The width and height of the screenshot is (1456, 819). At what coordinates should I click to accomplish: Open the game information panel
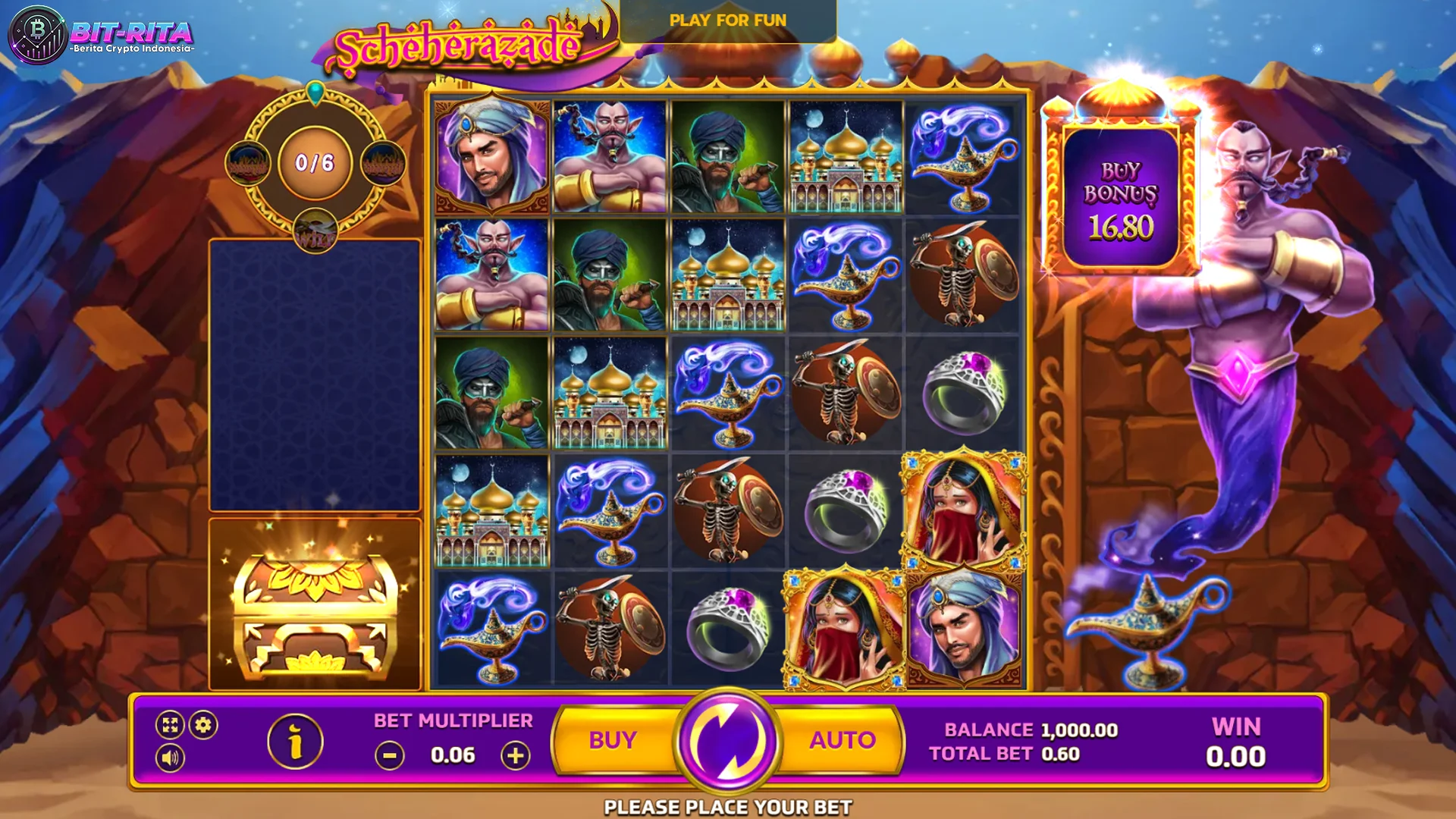coord(294,742)
